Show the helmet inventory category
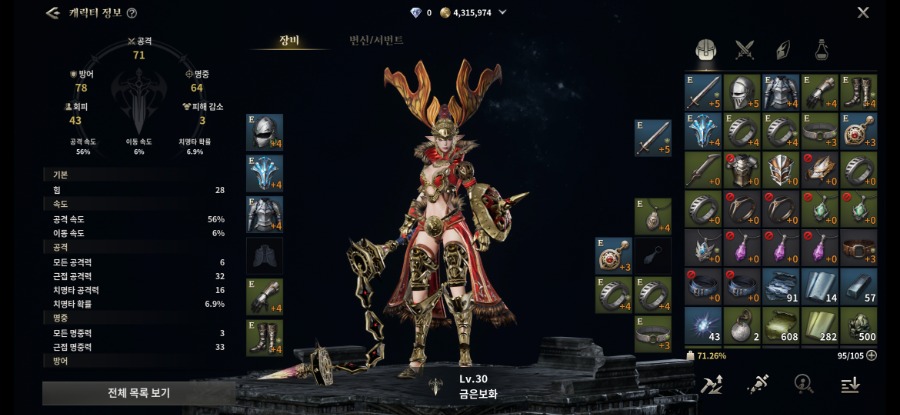Screen dimensions: 900x415 [x=705, y=49]
